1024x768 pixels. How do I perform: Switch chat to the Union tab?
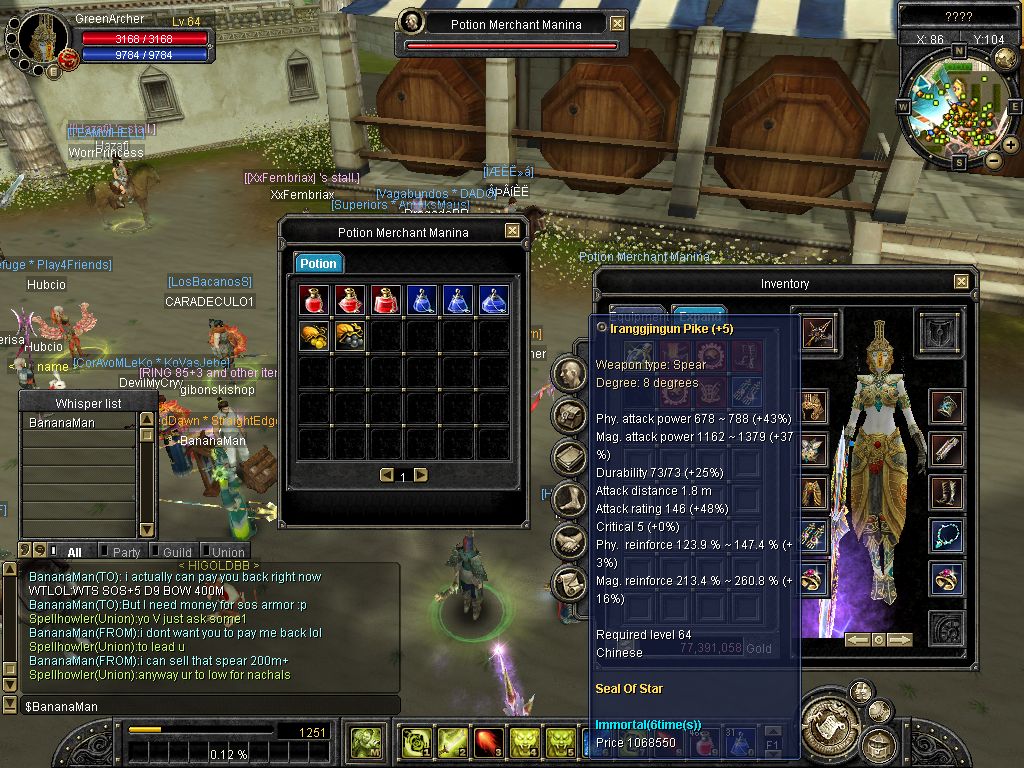(228, 552)
